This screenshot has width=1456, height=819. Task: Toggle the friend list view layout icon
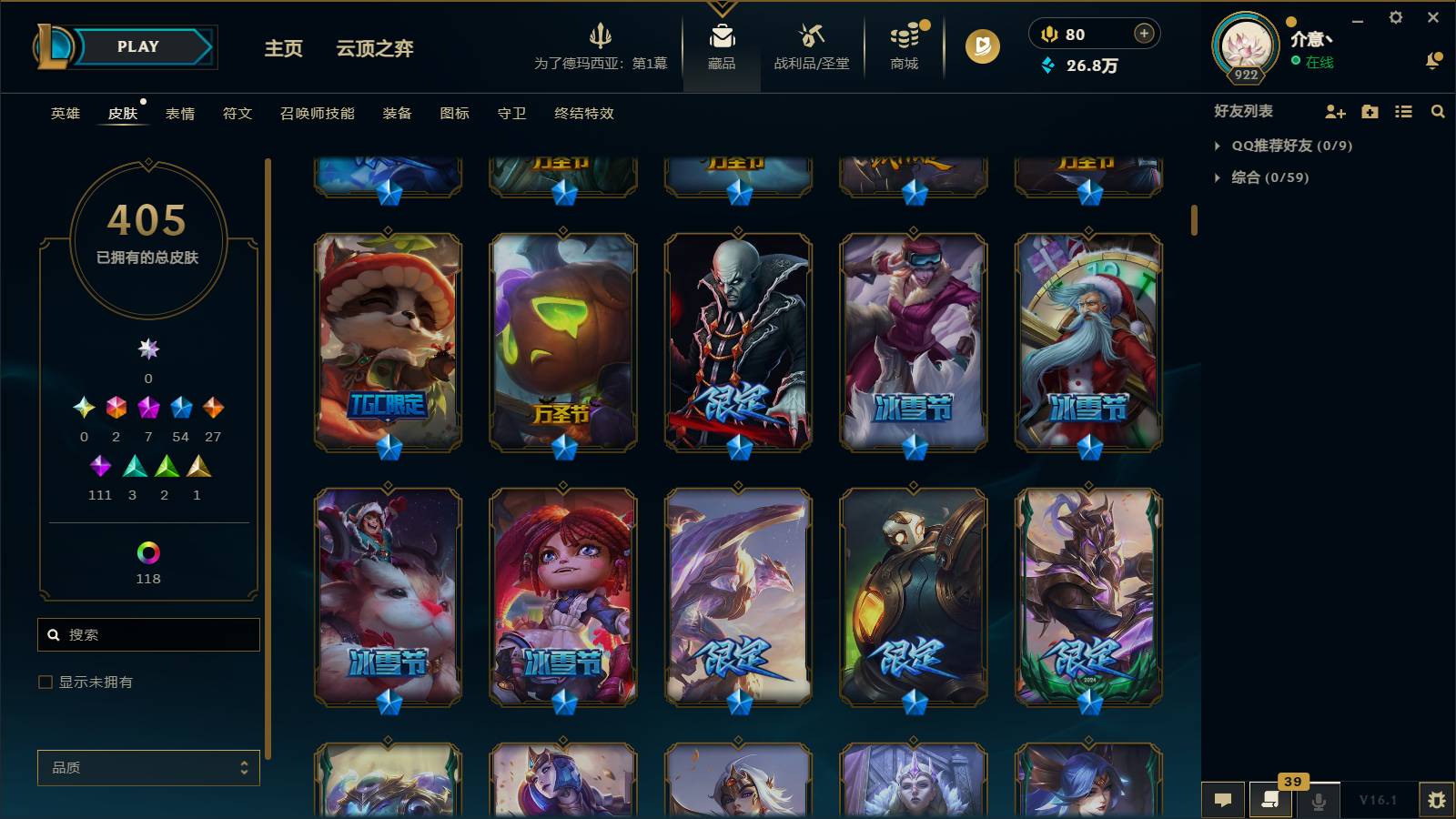[1403, 112]
